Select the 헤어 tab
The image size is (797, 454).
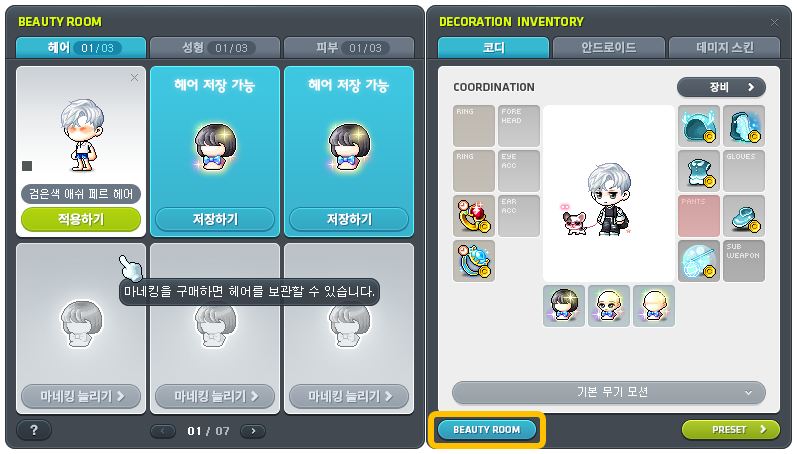point(81,47)
